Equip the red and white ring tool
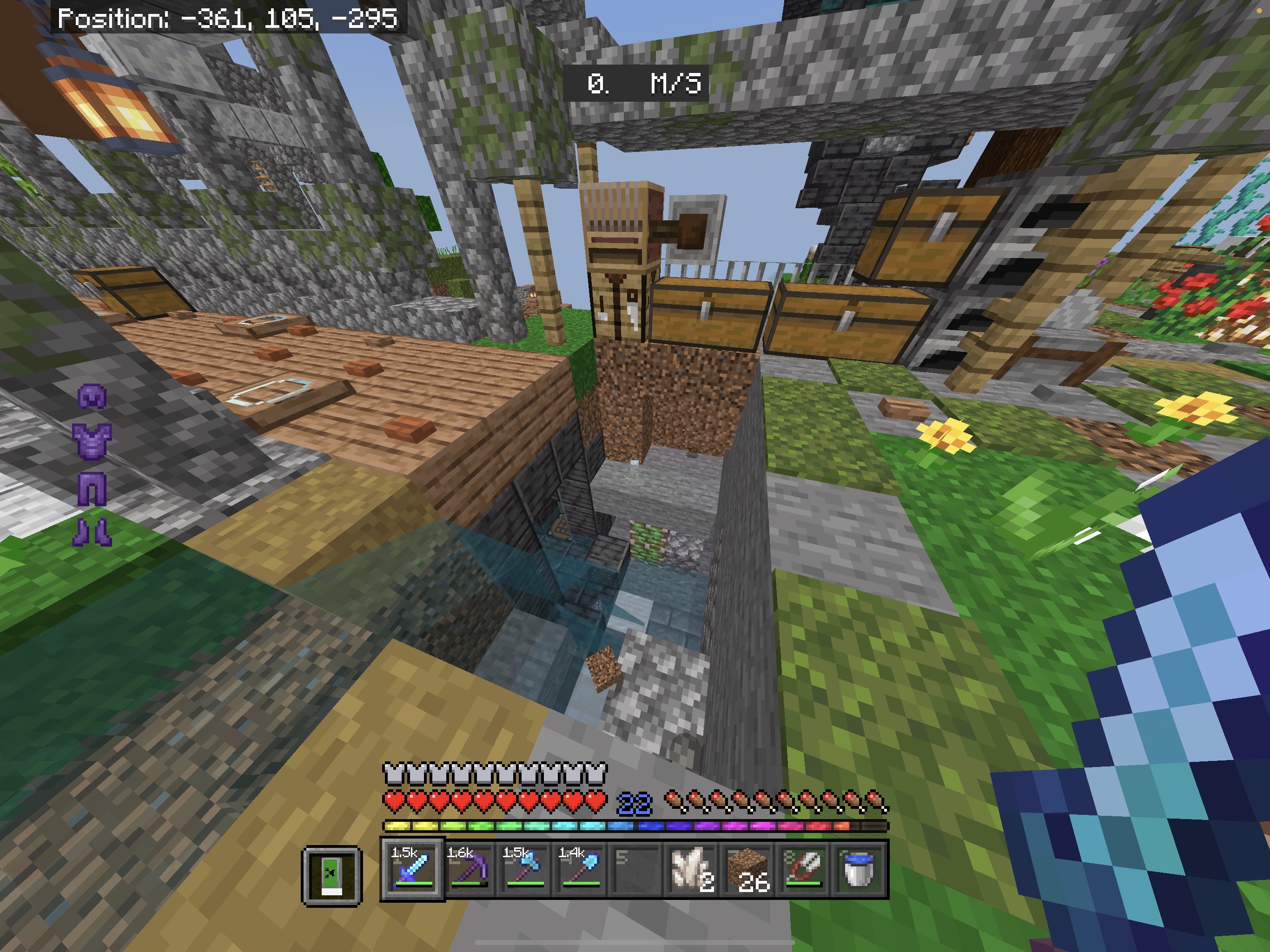 [x=803, y=869]
